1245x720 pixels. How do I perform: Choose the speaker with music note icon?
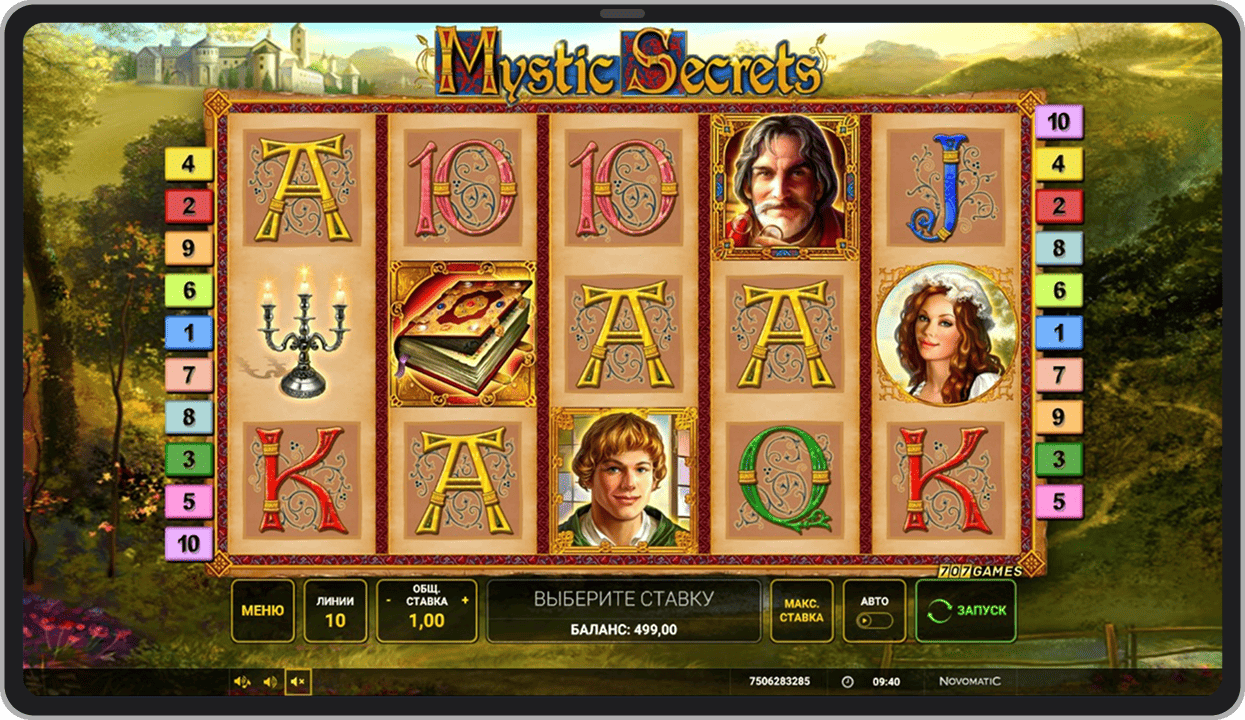(x=242, y=682)
